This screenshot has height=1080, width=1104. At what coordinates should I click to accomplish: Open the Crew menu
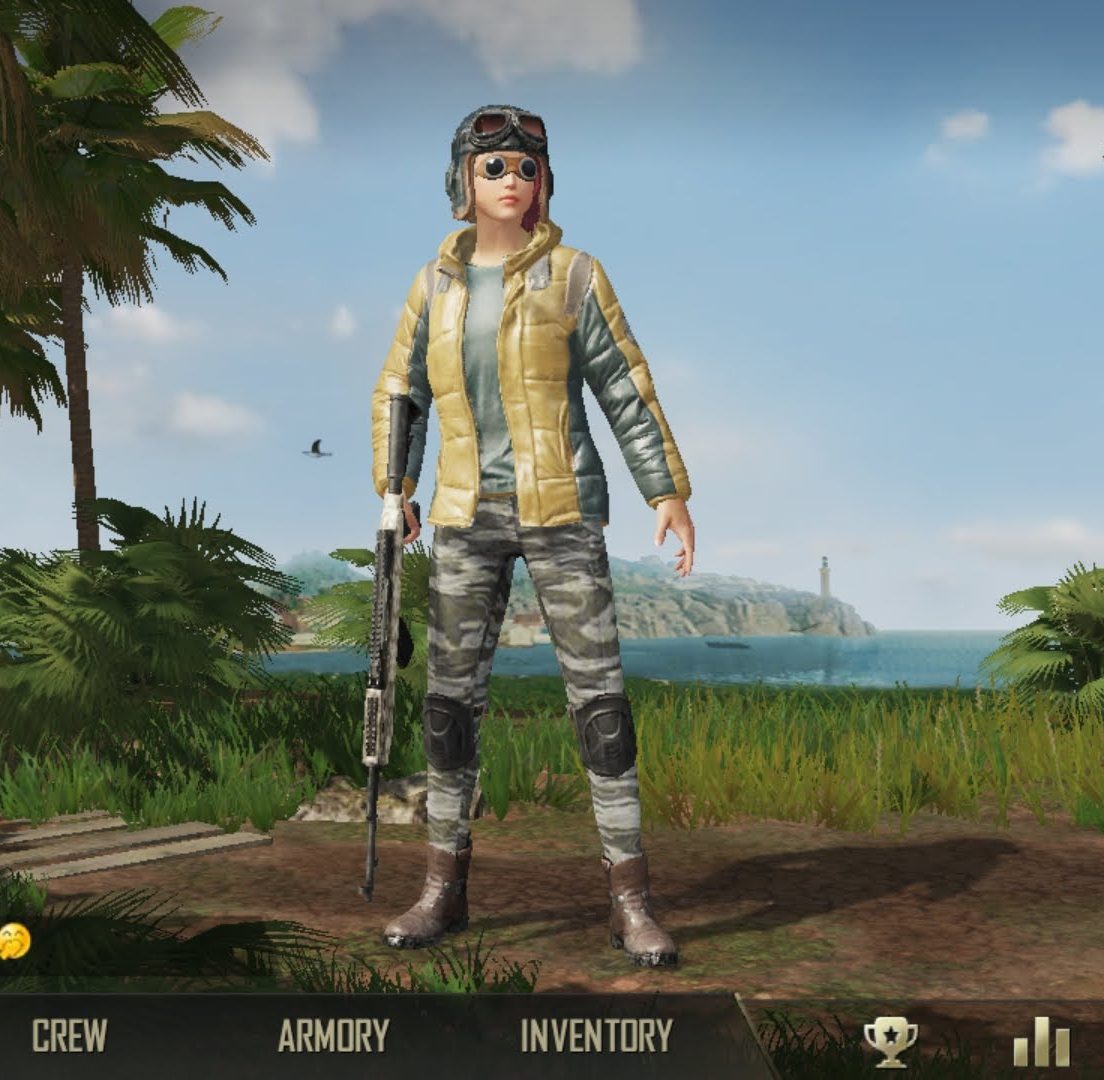click(x=69, y=1035)
